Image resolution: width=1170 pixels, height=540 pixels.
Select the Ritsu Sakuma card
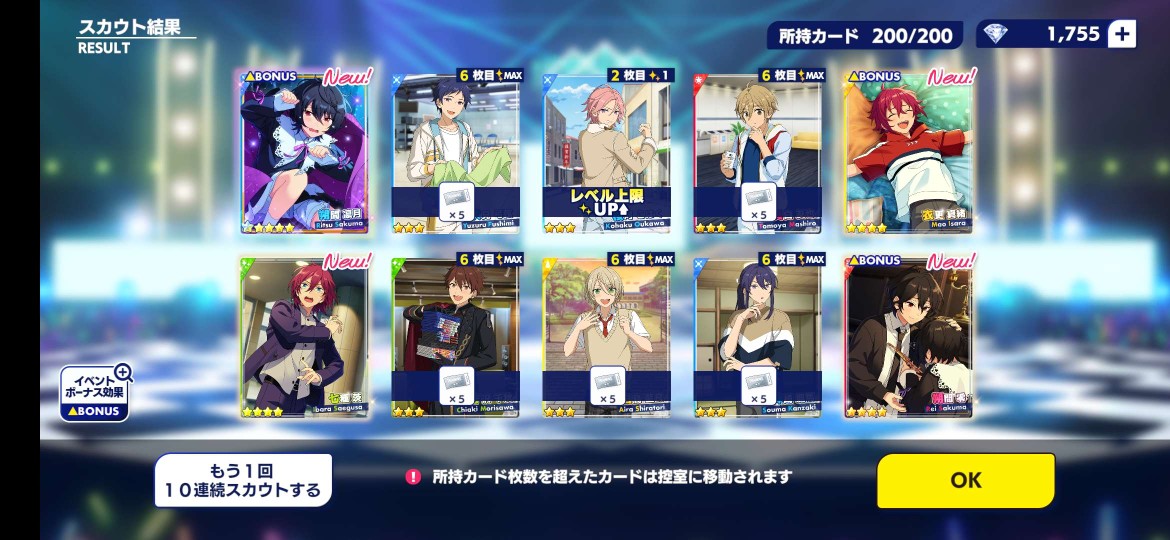tap(304, 152)
